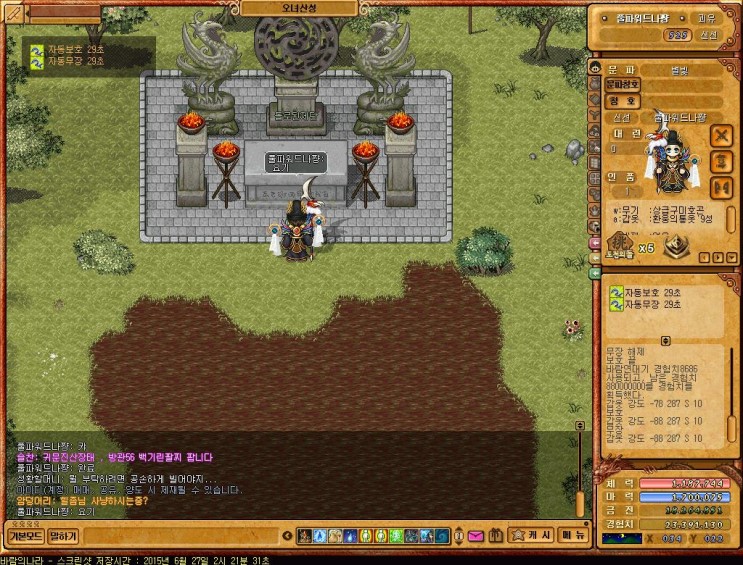The width and height of the screenshot is (743, 565).
Task: Click the 문파칭호 guild title button
Action: tap(624, 85)
